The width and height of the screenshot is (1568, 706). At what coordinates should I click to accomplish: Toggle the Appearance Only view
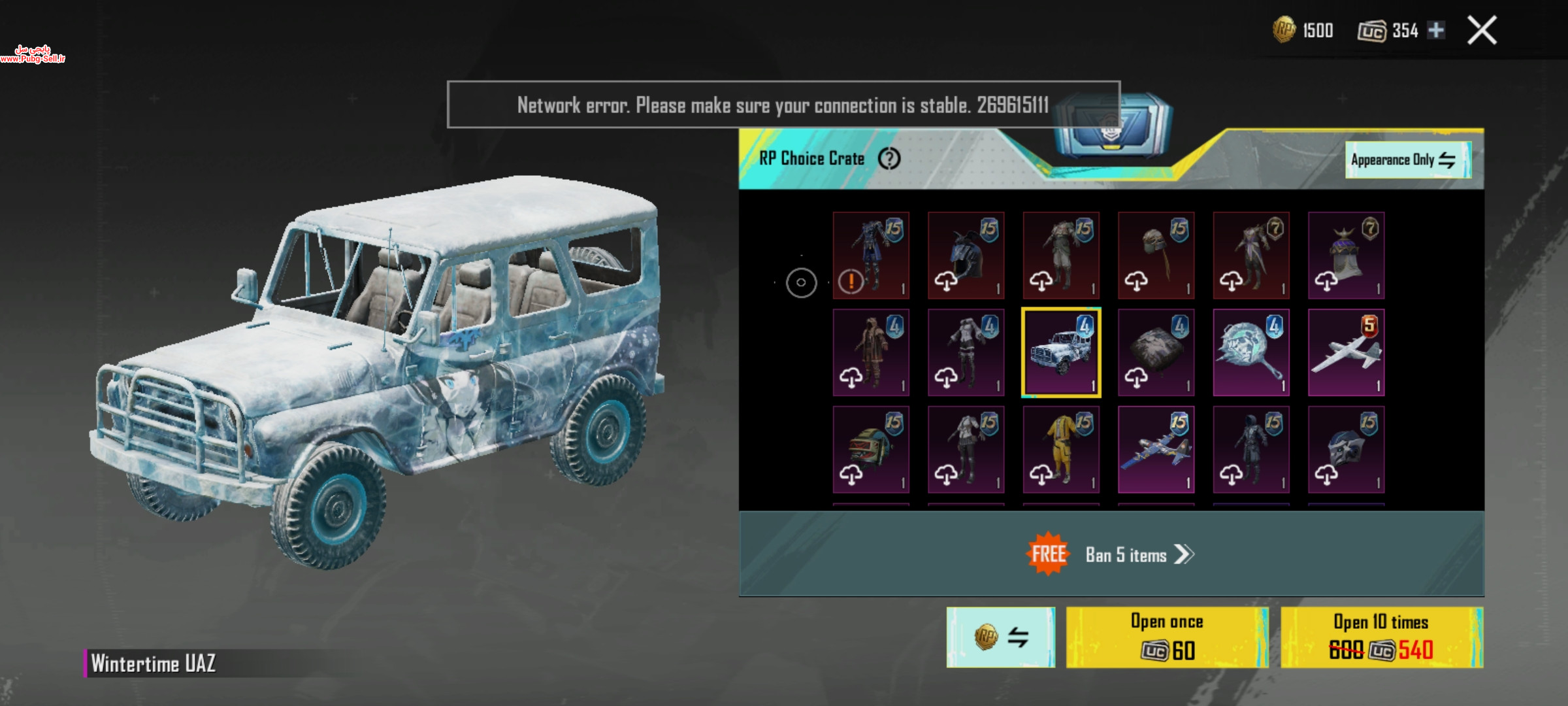click(1407, 160)
